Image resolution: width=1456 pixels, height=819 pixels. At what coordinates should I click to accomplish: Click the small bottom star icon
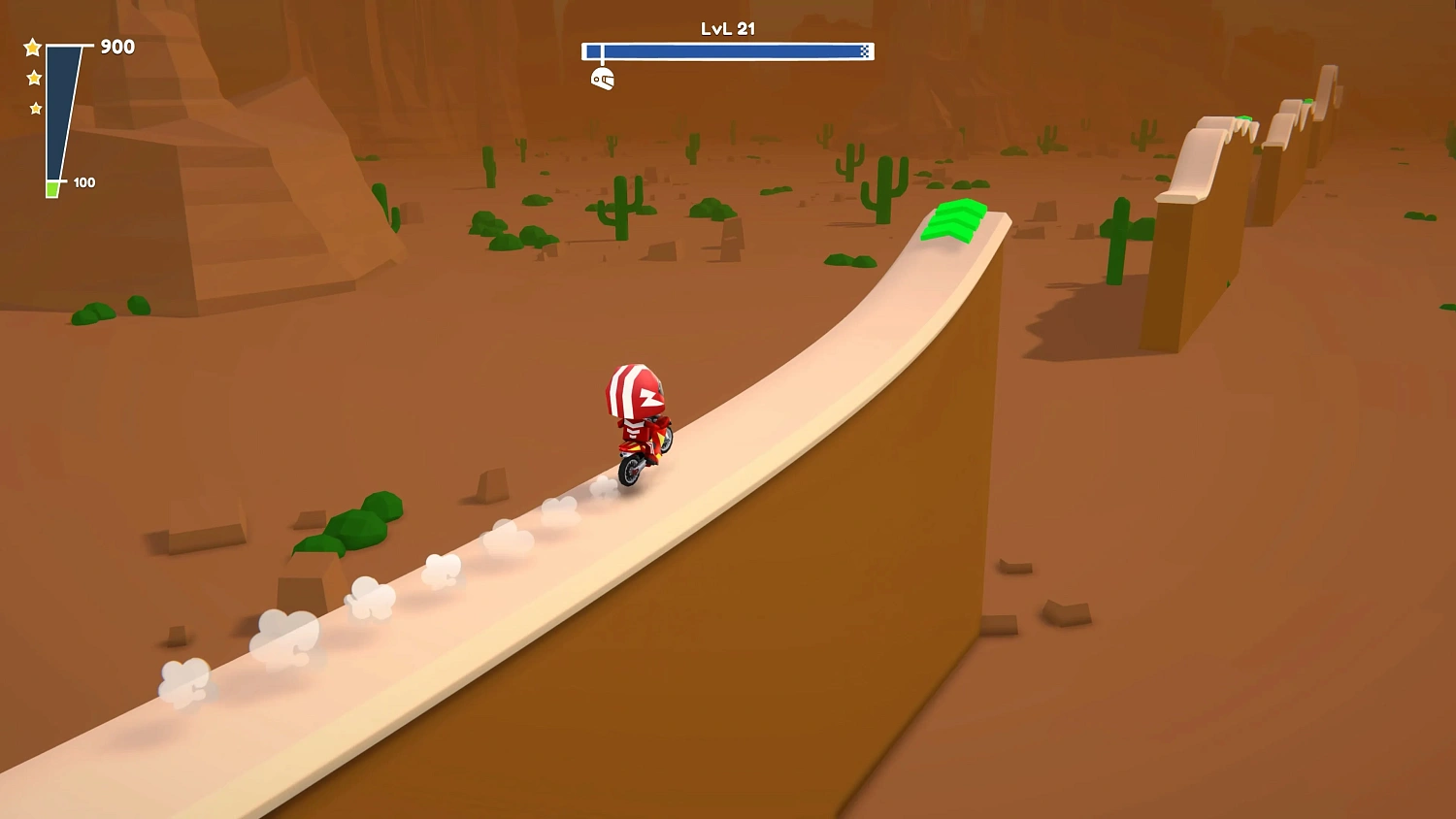click(x=35, y=108)
